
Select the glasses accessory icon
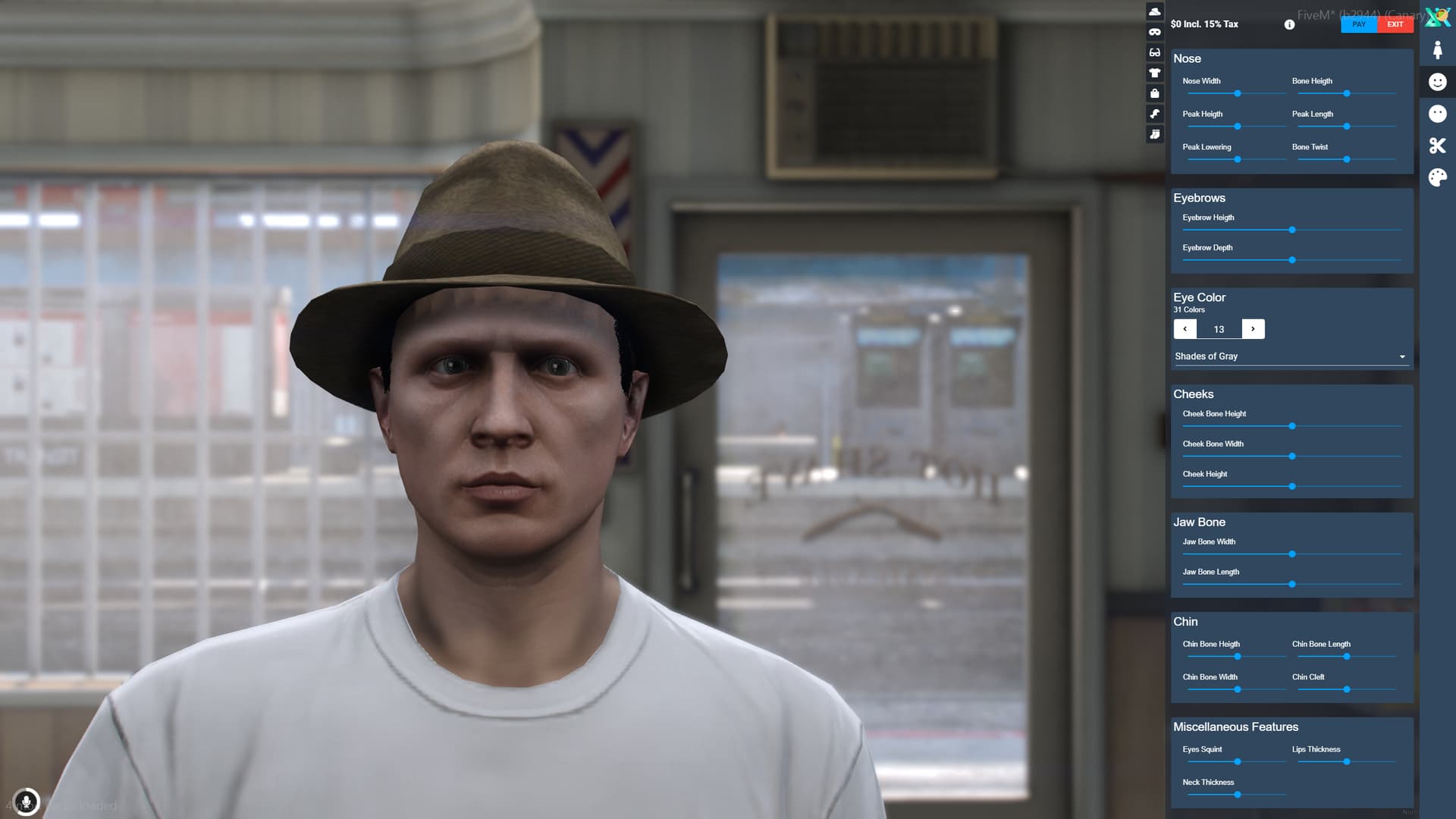tap(1153, 52)
